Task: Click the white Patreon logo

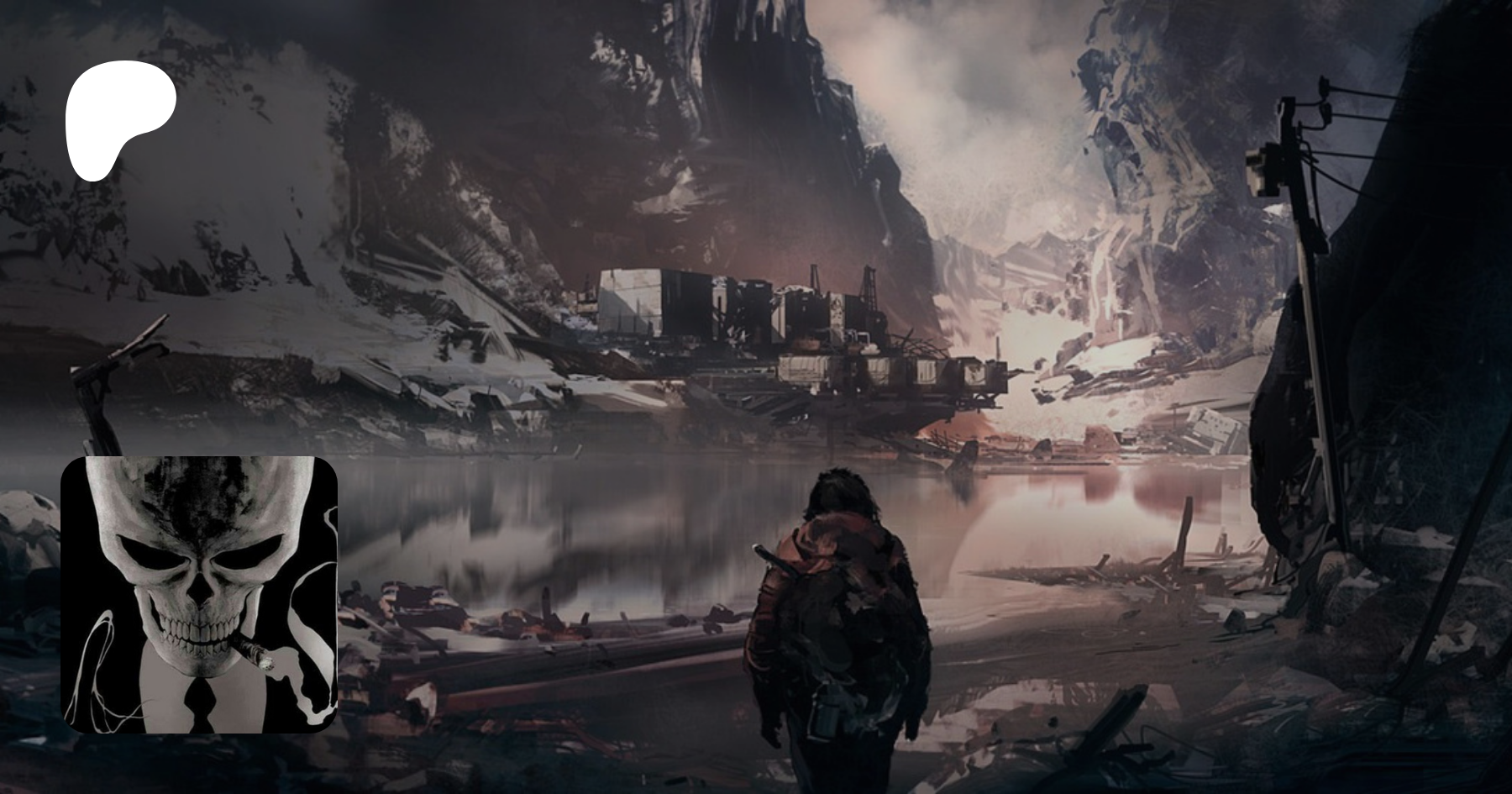Action: click(x=119, y=118)
